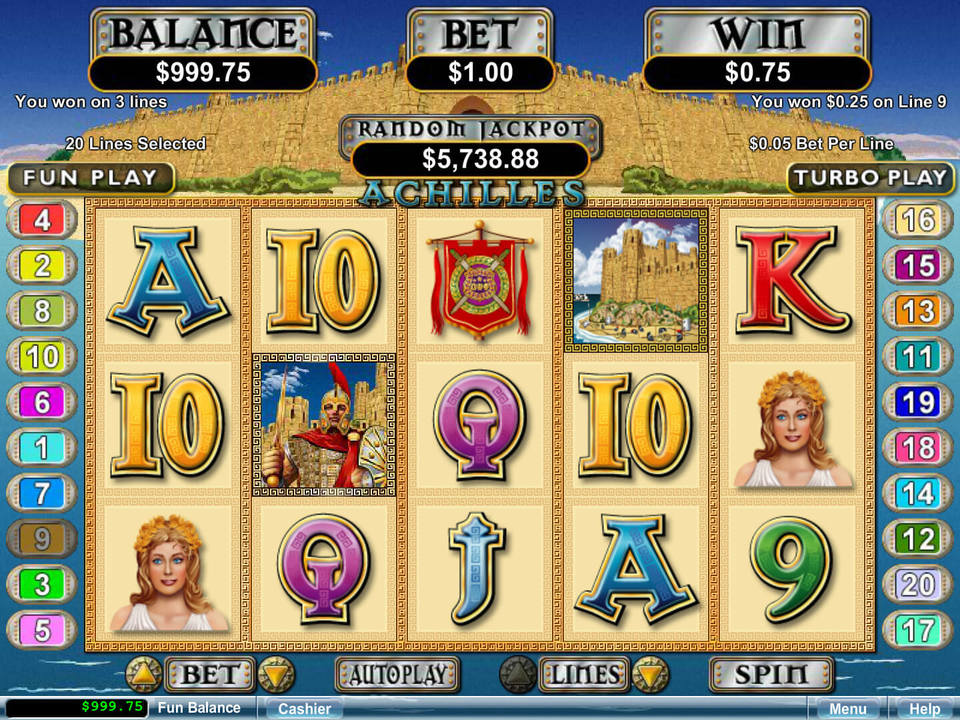Open the Menu
The image size is (960, 720).
(847, 708)
